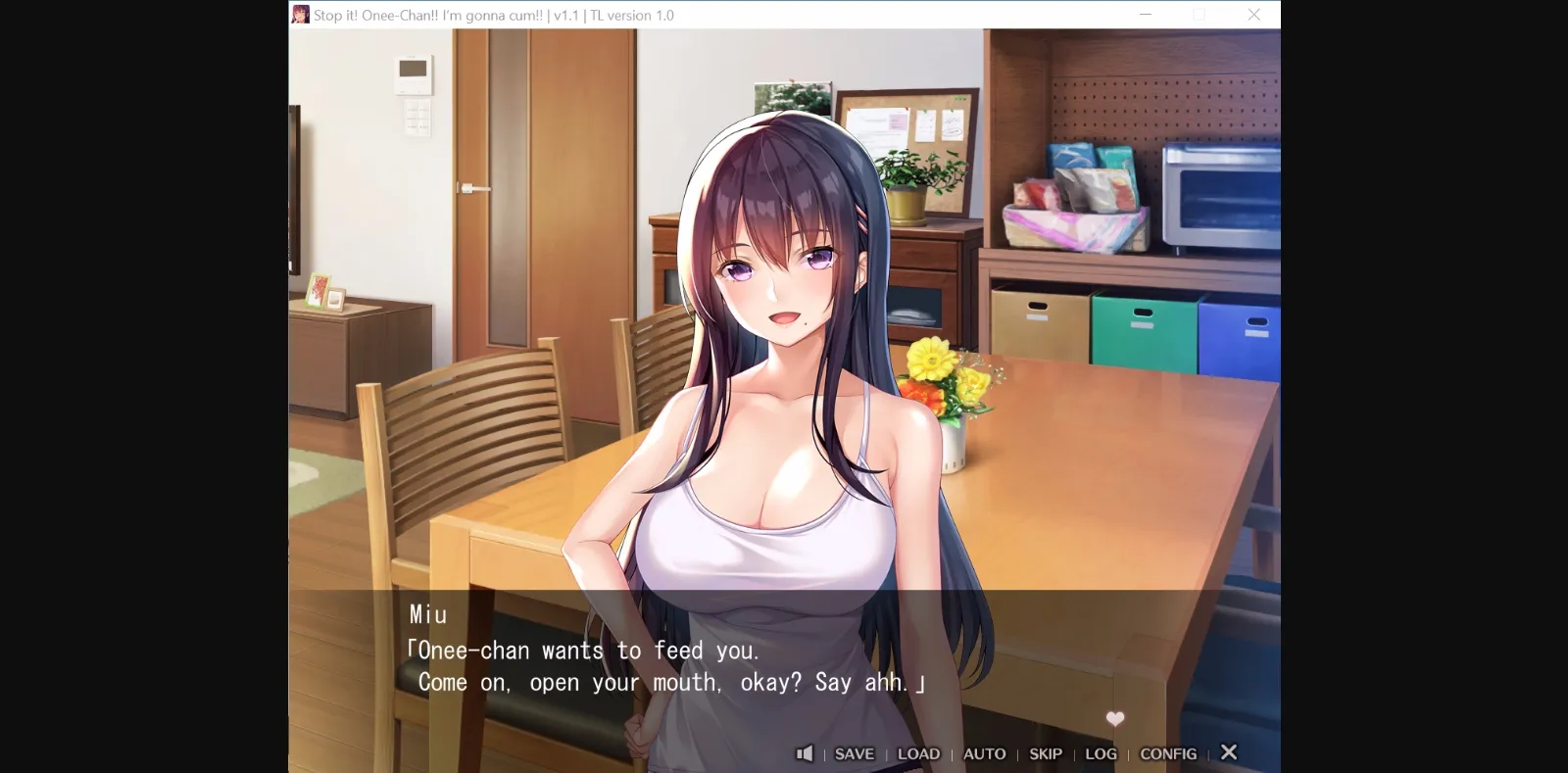Enable AUTO text advance mode
This screenshot has height=773, width=1568.
click(984, 753)
